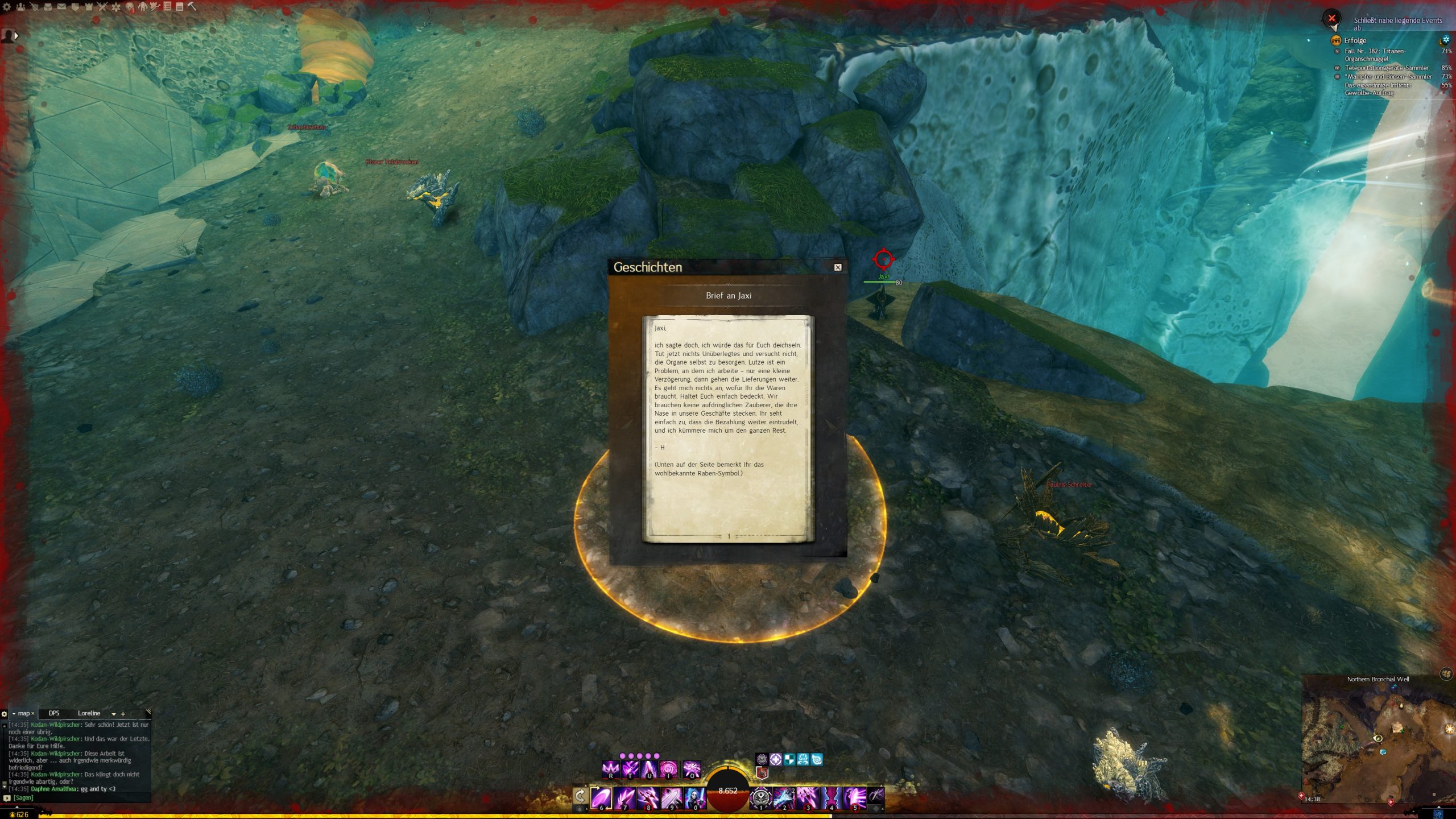Expand the Erfolge achievements tracker
The width and height of the screenshot is (1456, 819).
(1355, 40)
